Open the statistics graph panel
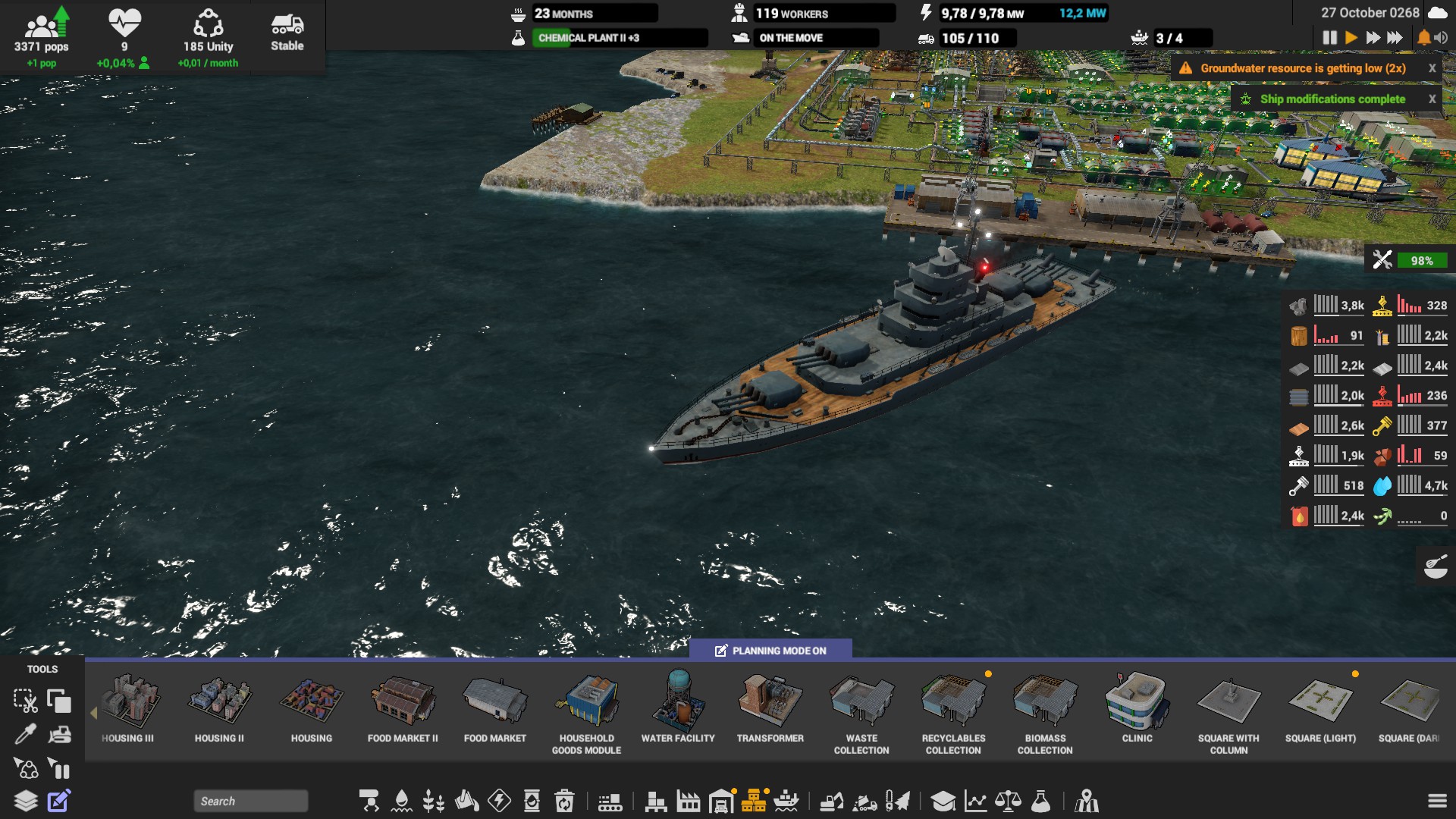Image resolution: width=1456 pixels, height=819 pixels. tap(975, 801)
